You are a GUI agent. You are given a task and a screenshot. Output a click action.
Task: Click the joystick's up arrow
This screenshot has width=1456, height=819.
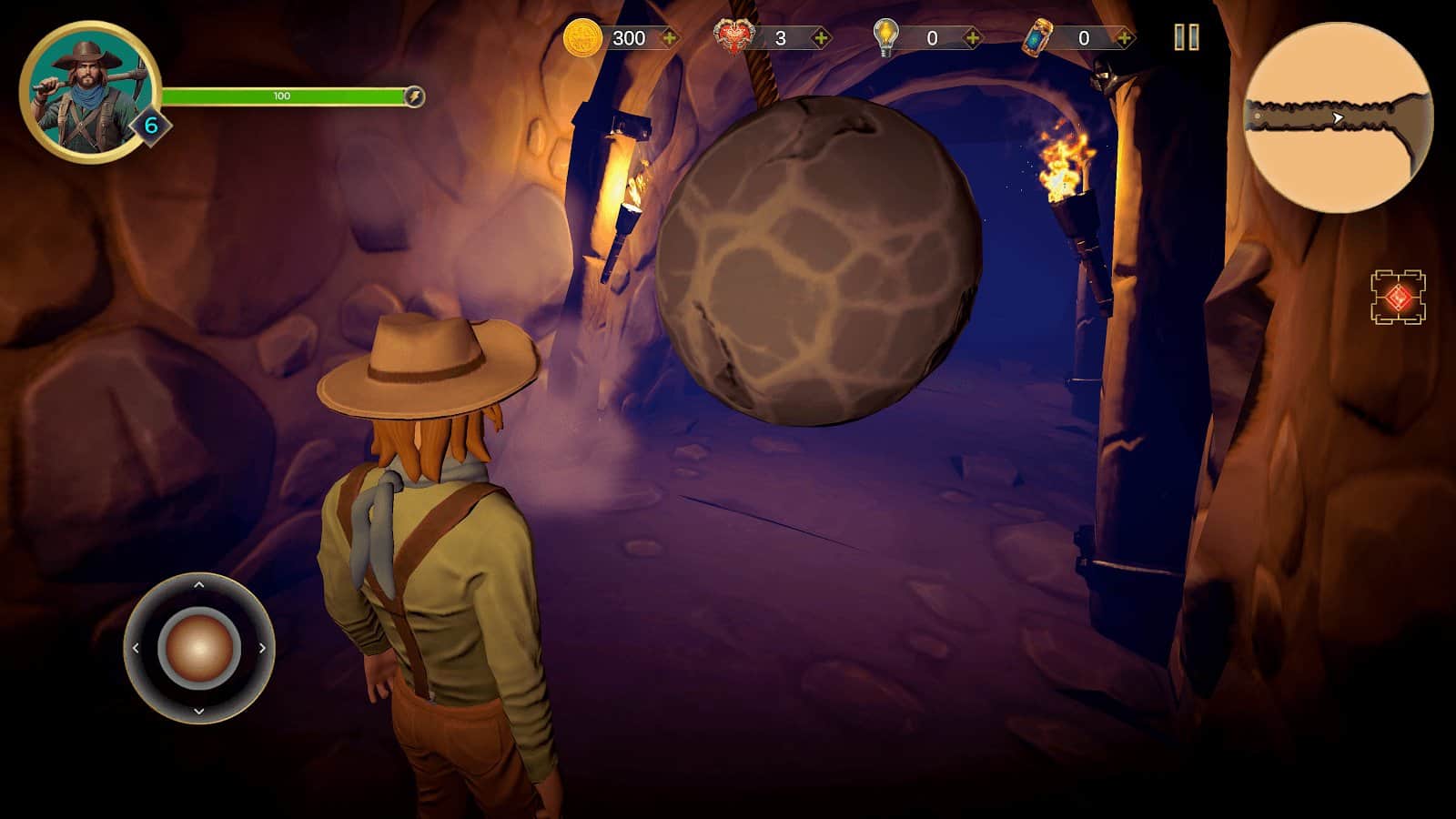(x=199, y=585)
